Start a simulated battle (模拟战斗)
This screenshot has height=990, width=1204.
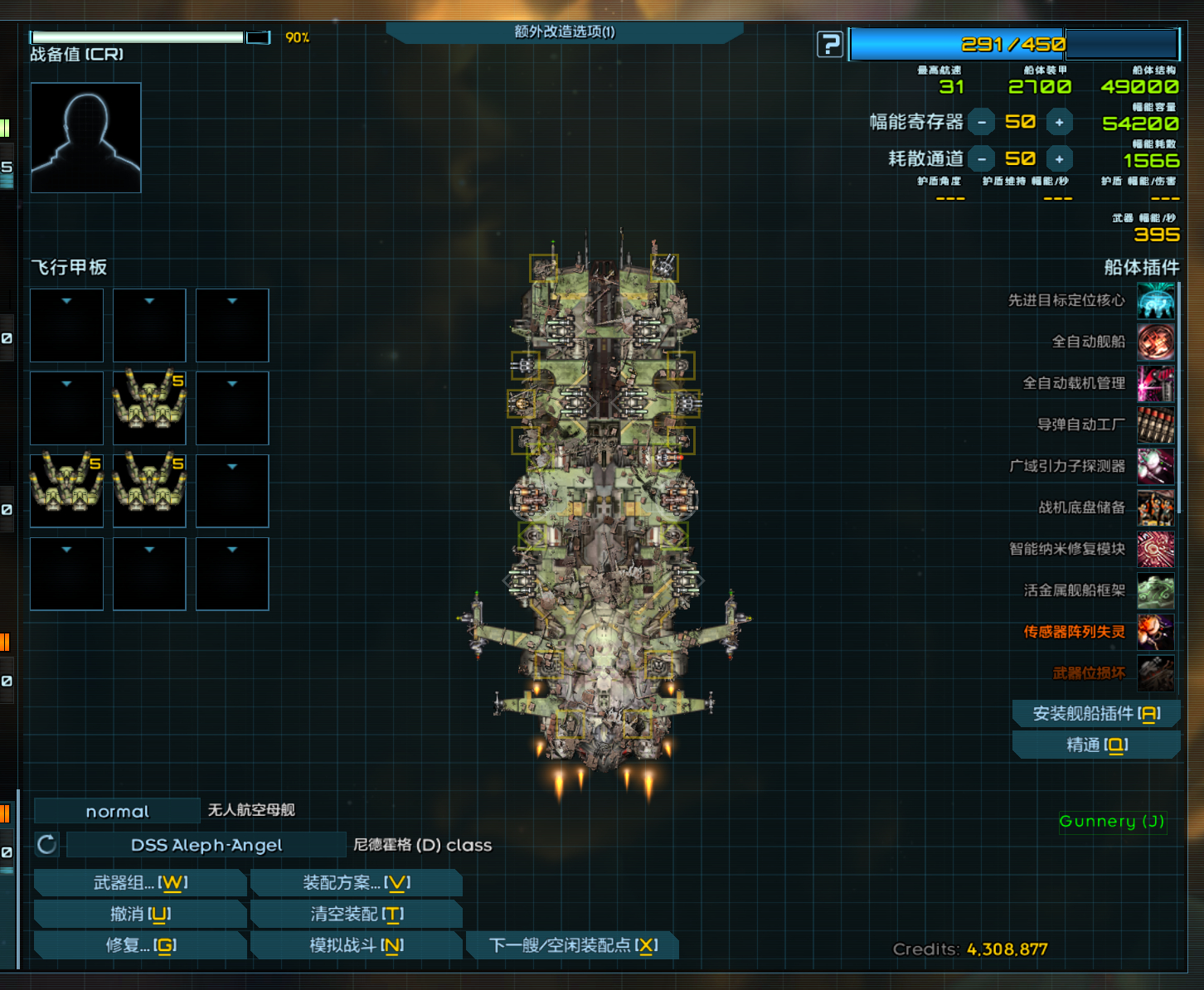click(356, 945)
